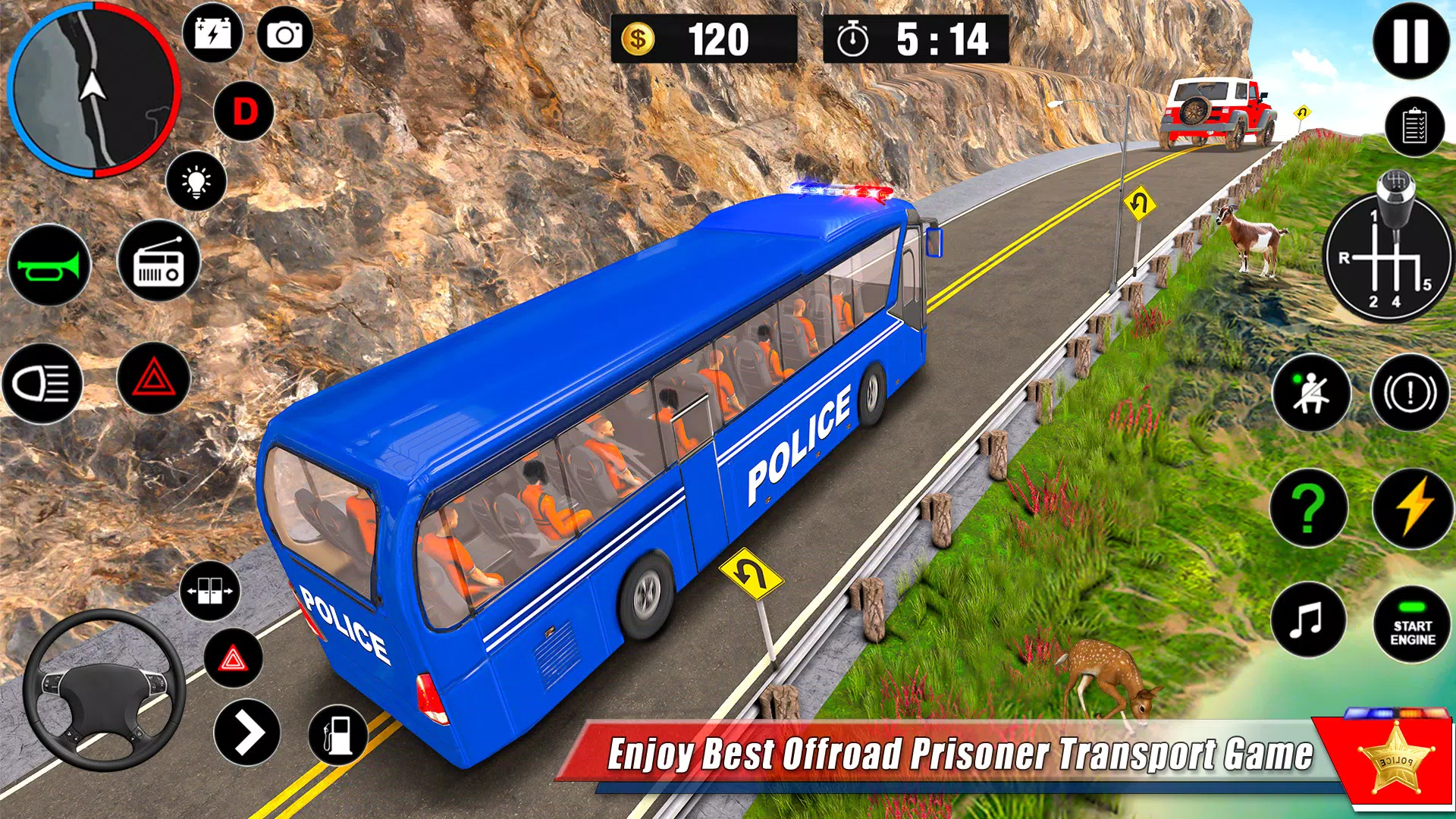Viewport: 1456px width, 819px height.
Task: Toggle the seatbelt button
Action: [x=1311, y=393]
